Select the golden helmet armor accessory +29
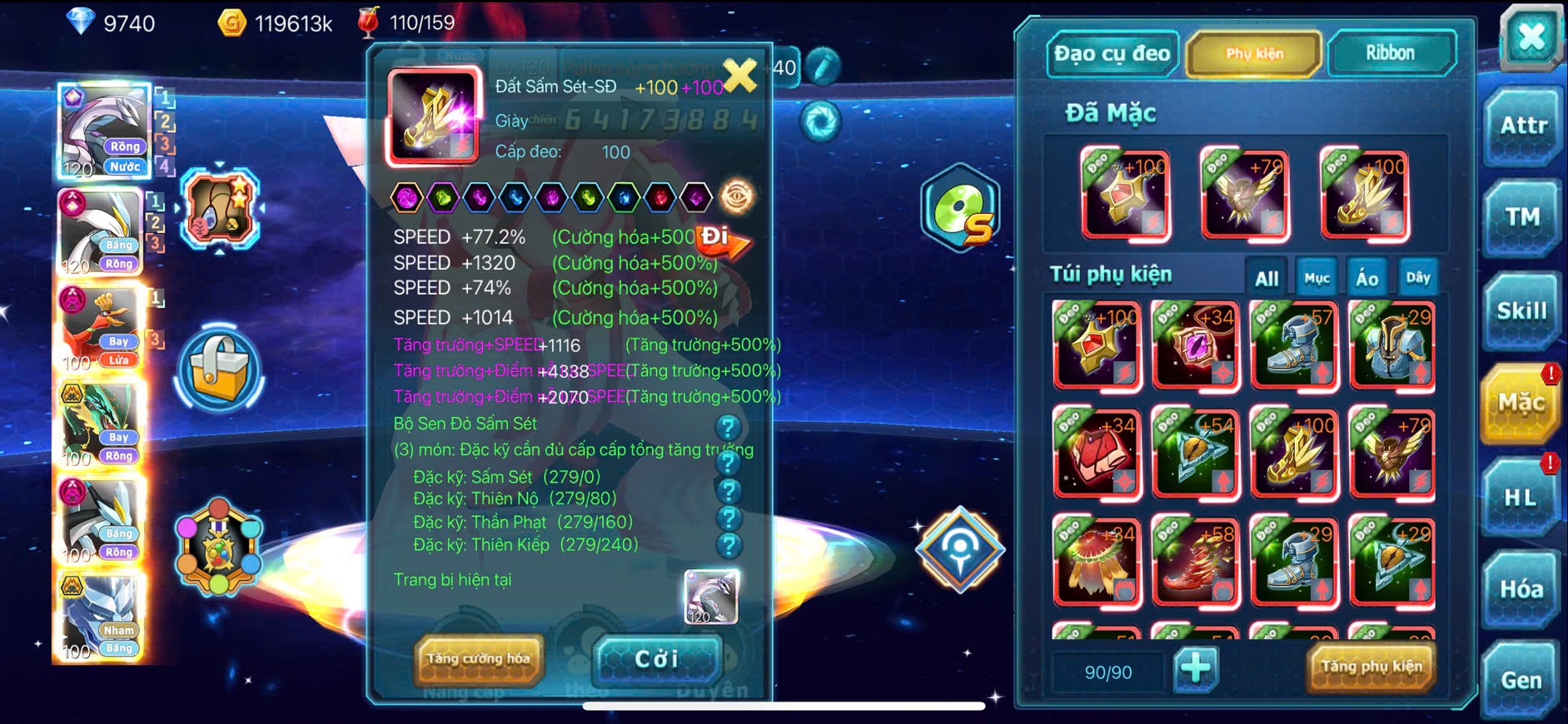1568x724 pixels. (x=1391, y=346)
